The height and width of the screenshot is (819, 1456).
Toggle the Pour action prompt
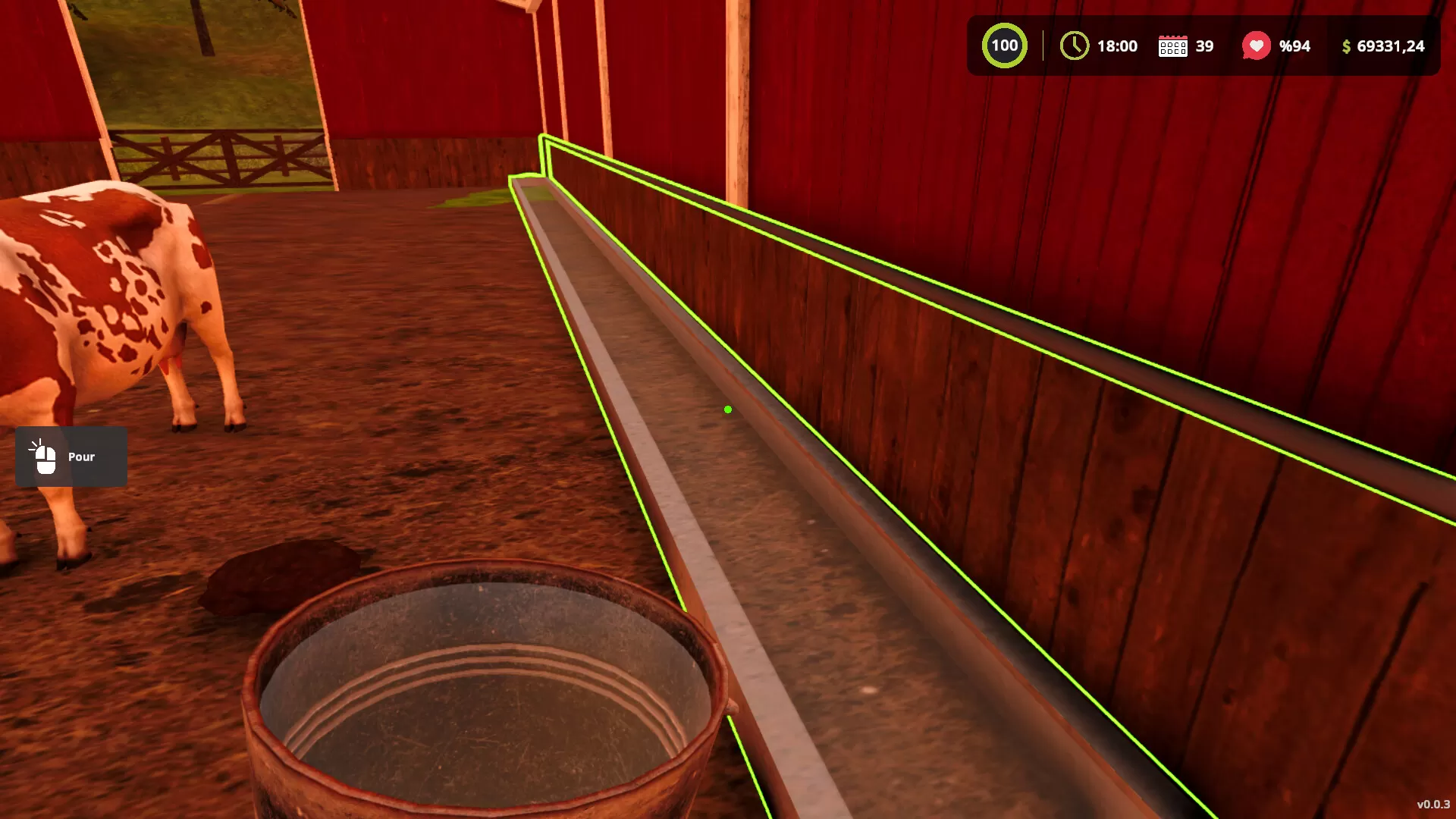click(x=70, y=457)
